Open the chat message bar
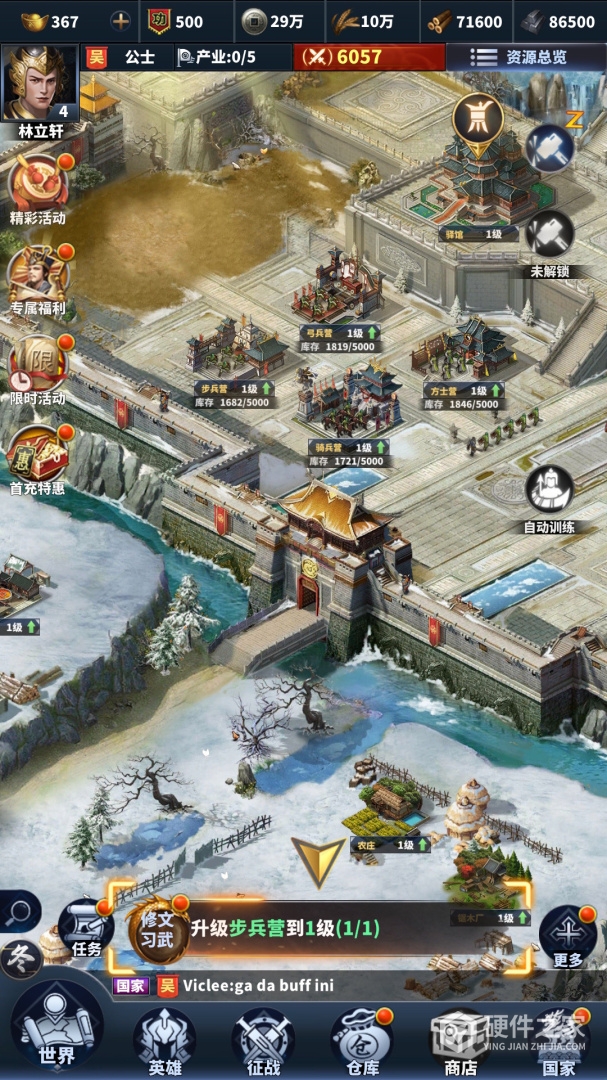607x1080 pixels. [x=330, y=986]
